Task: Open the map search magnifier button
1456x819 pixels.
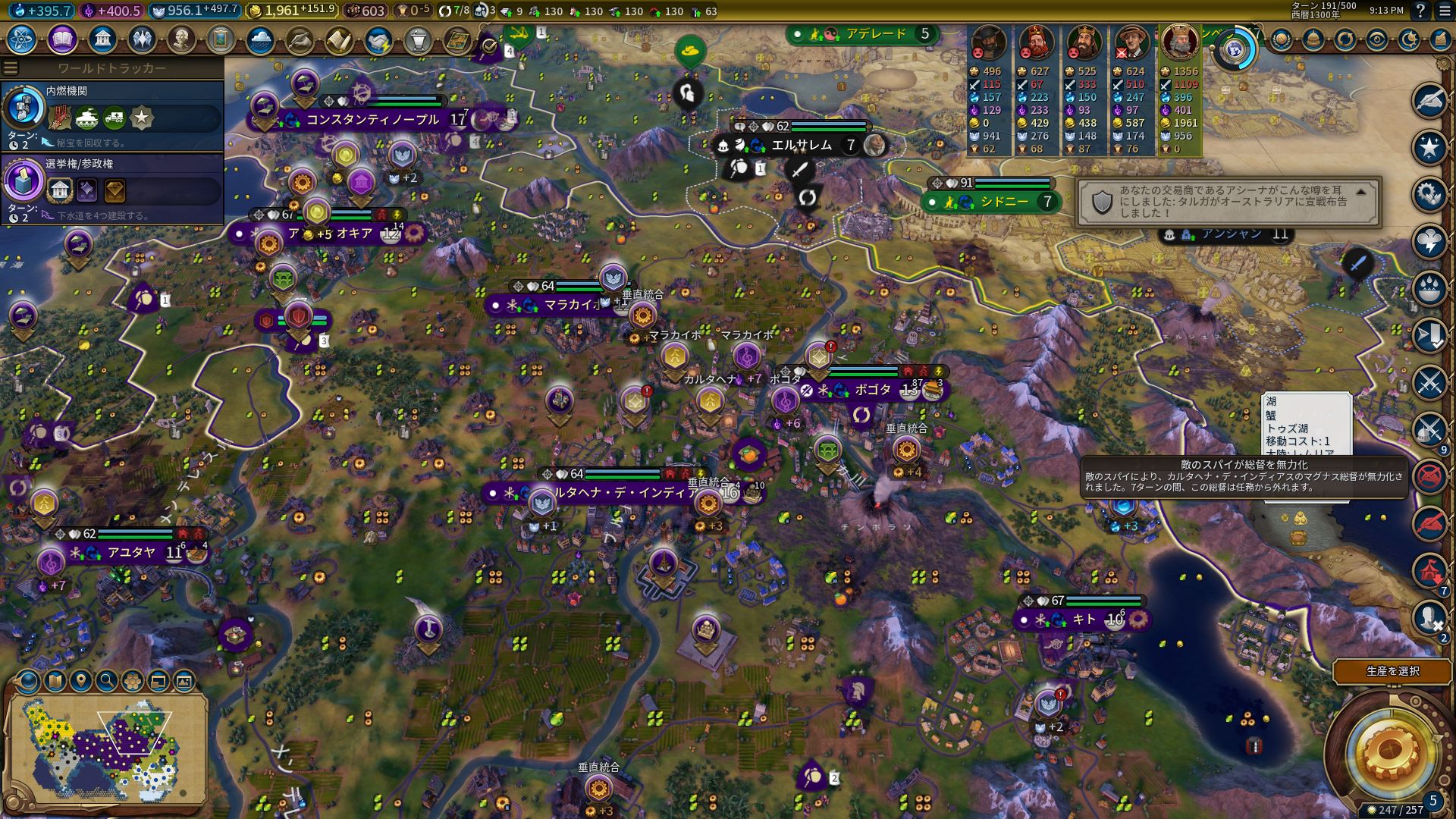Action: (107, 681)
